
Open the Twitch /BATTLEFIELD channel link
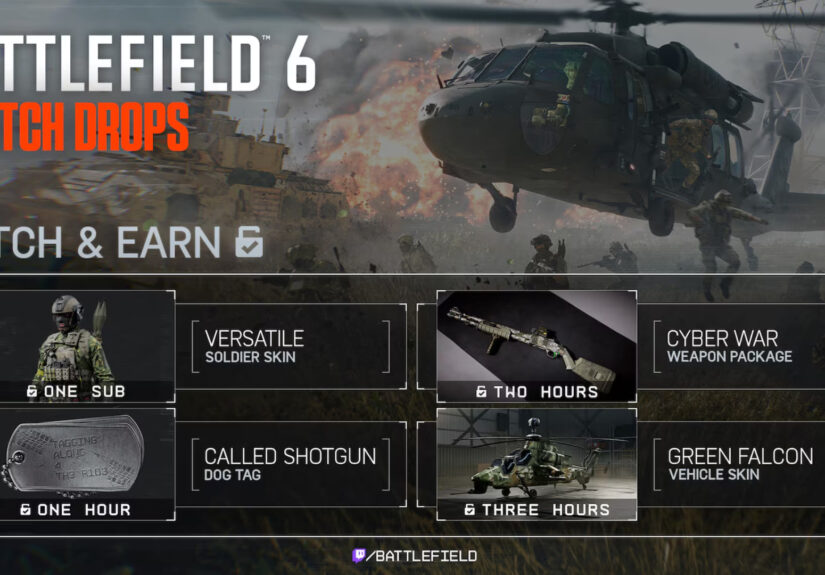point(413,555)
